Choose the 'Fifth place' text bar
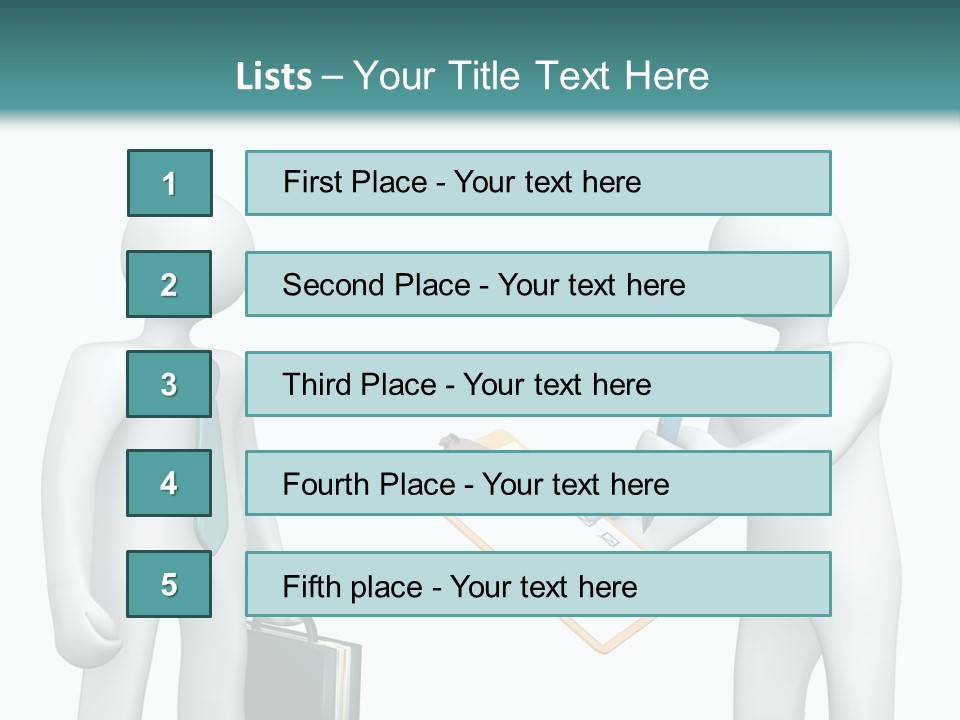Screen dimensions: 960x720 [538, 585]
